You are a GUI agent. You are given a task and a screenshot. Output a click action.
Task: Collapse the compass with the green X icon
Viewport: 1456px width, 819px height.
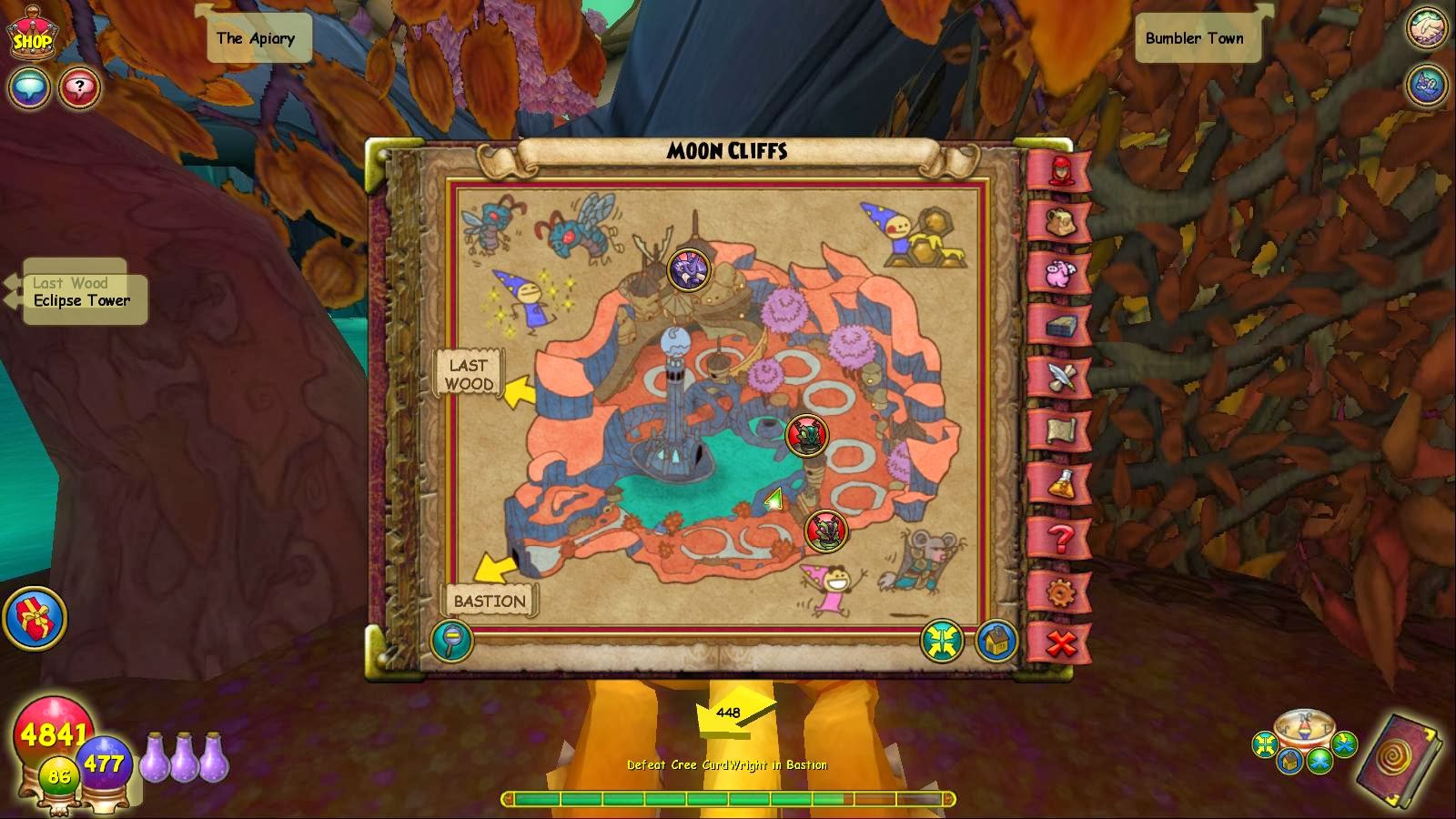pos(1318,761)
